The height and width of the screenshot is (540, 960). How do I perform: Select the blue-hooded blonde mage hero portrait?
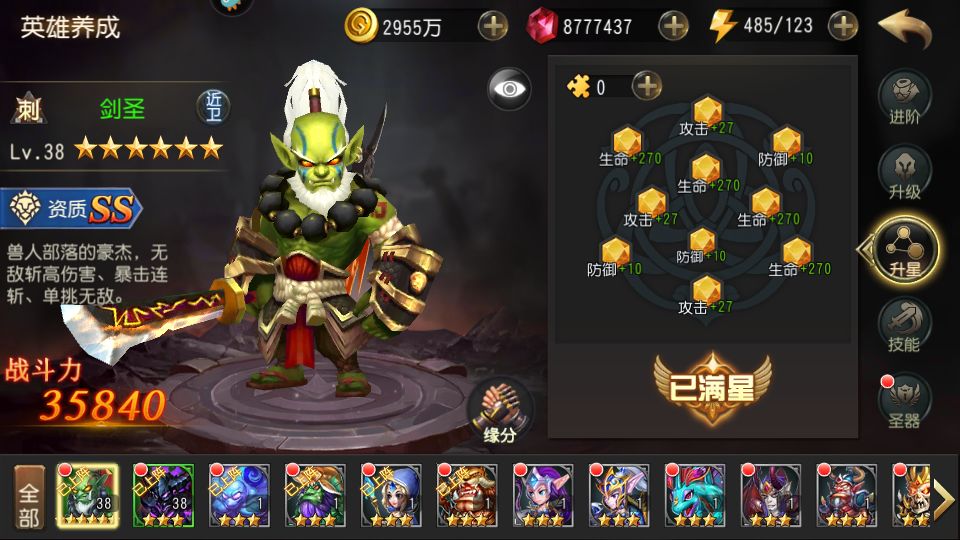391,495
